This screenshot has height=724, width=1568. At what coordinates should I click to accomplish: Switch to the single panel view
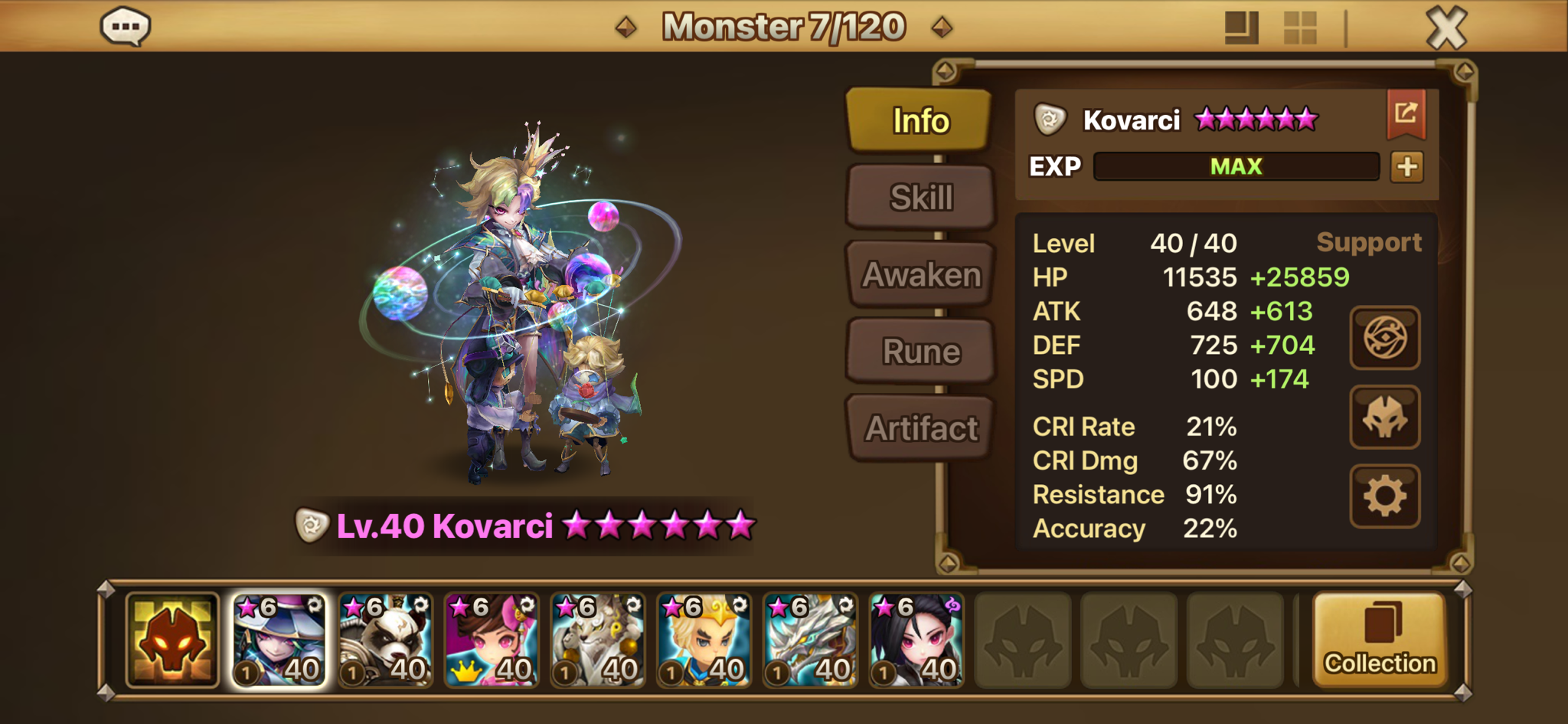1241,28
